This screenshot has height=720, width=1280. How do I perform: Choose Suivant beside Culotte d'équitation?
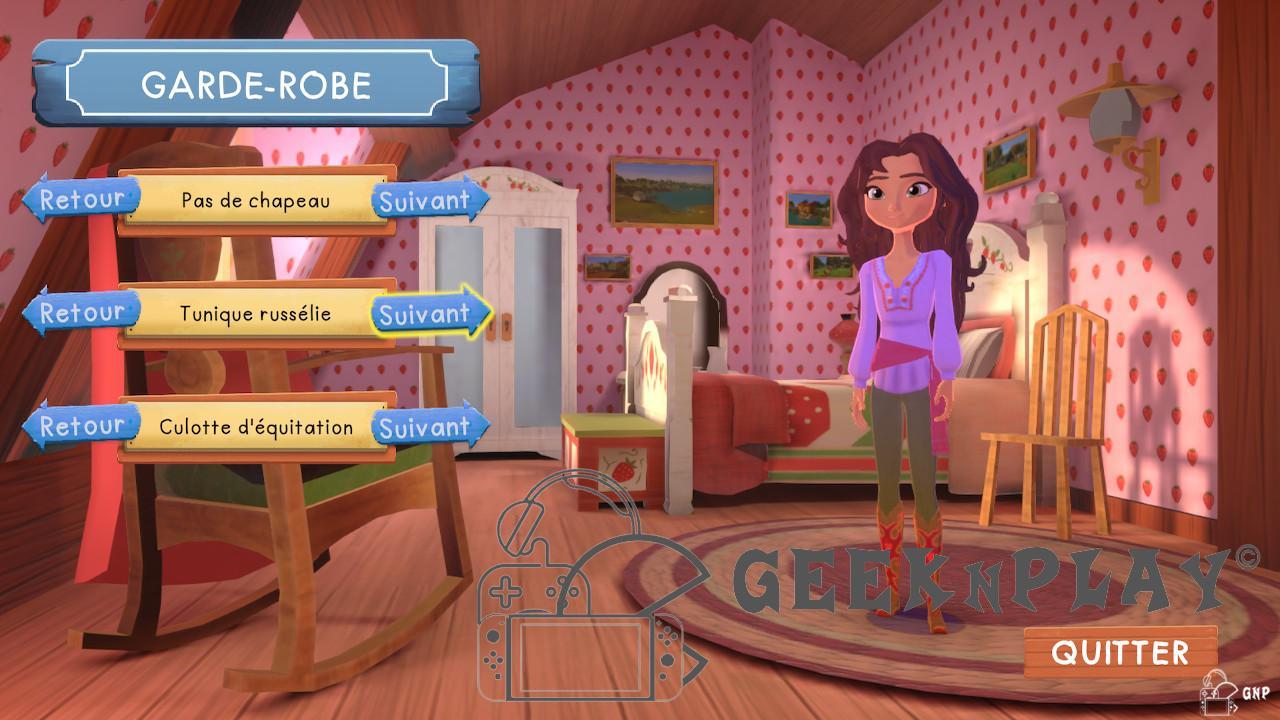coord(428,428)
